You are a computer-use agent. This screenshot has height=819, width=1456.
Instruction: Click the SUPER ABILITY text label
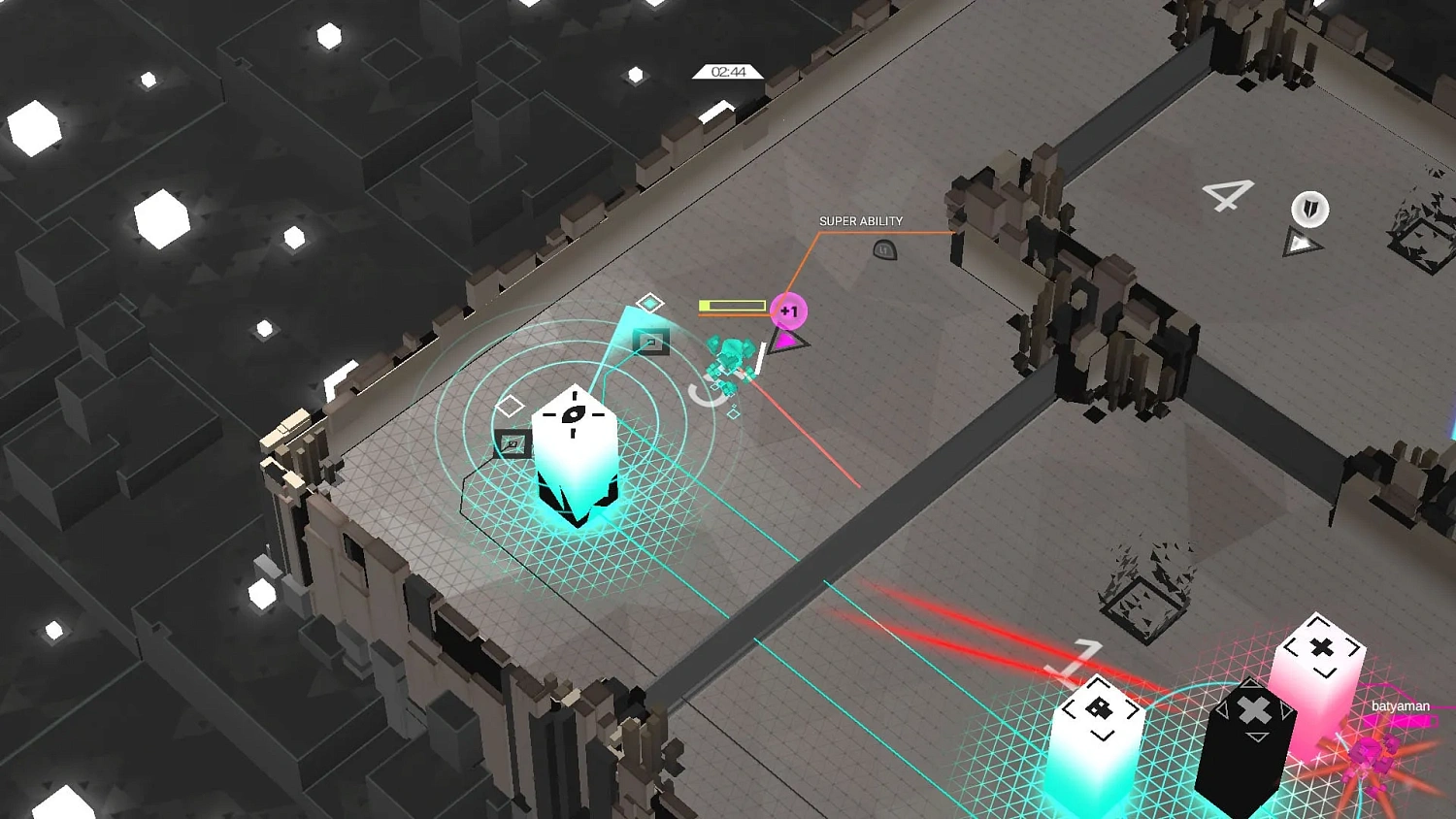[861, 221]
